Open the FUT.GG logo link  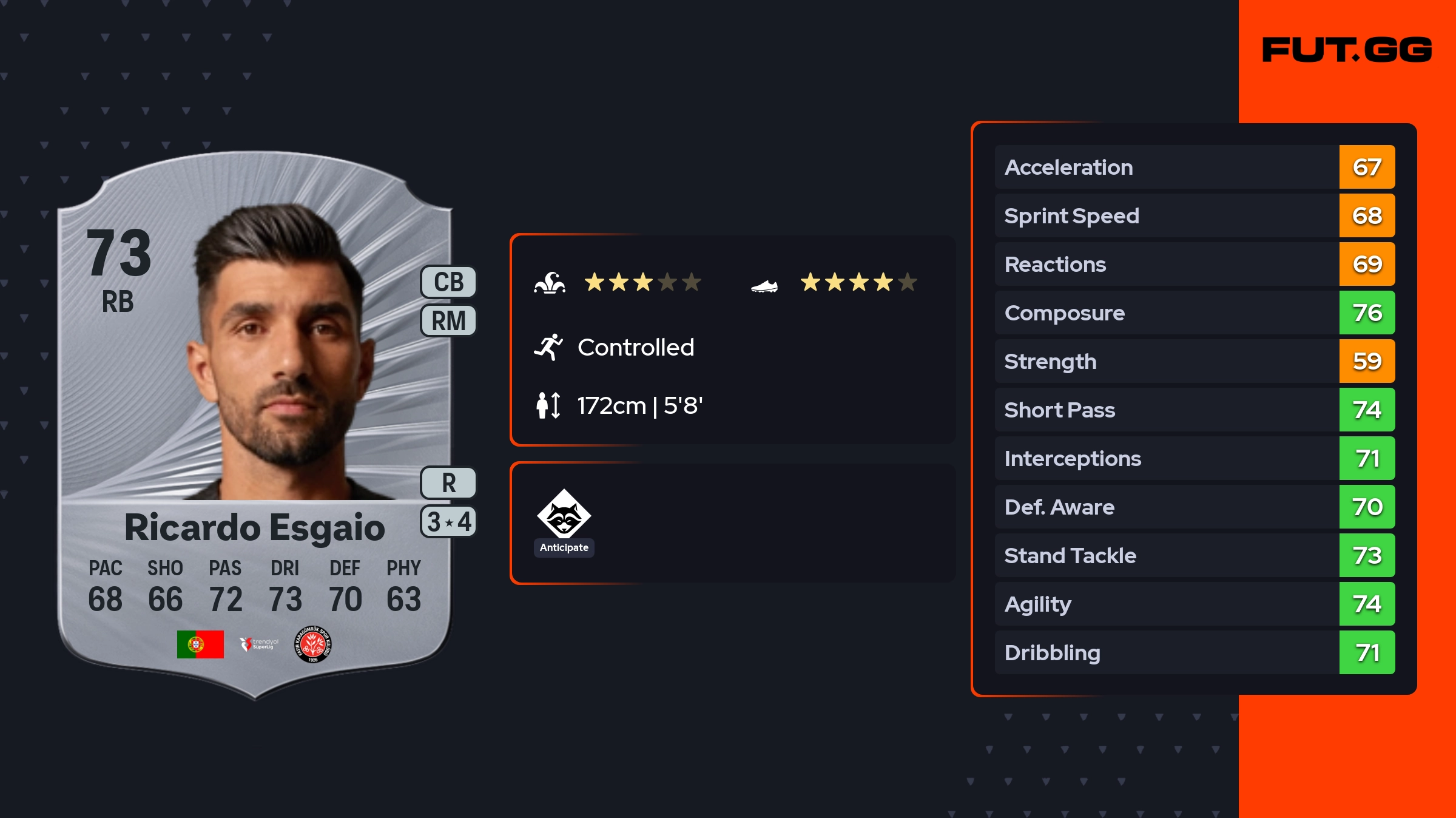coord(1347,50)
